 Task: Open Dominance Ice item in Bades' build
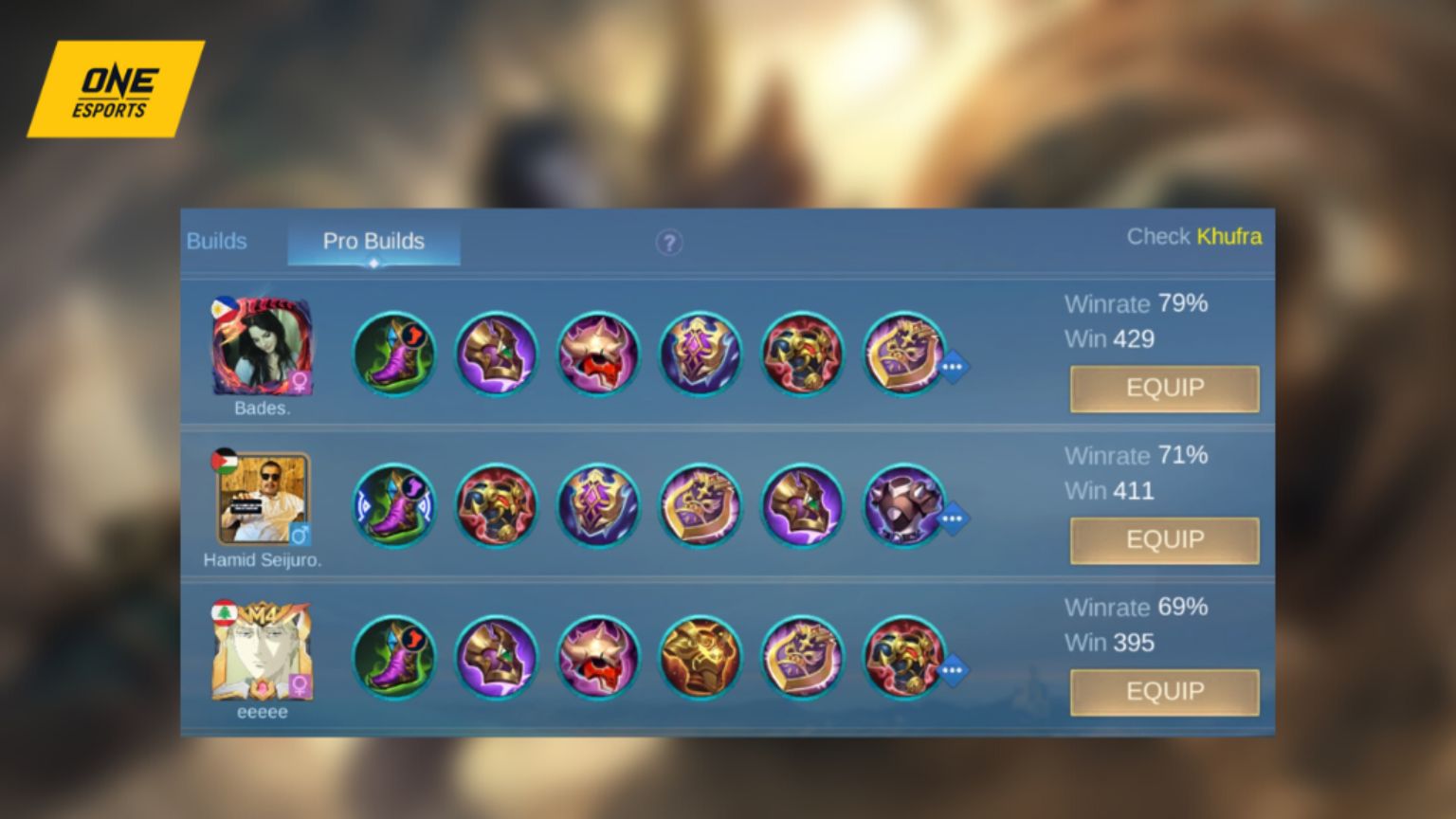click(496, 355)
